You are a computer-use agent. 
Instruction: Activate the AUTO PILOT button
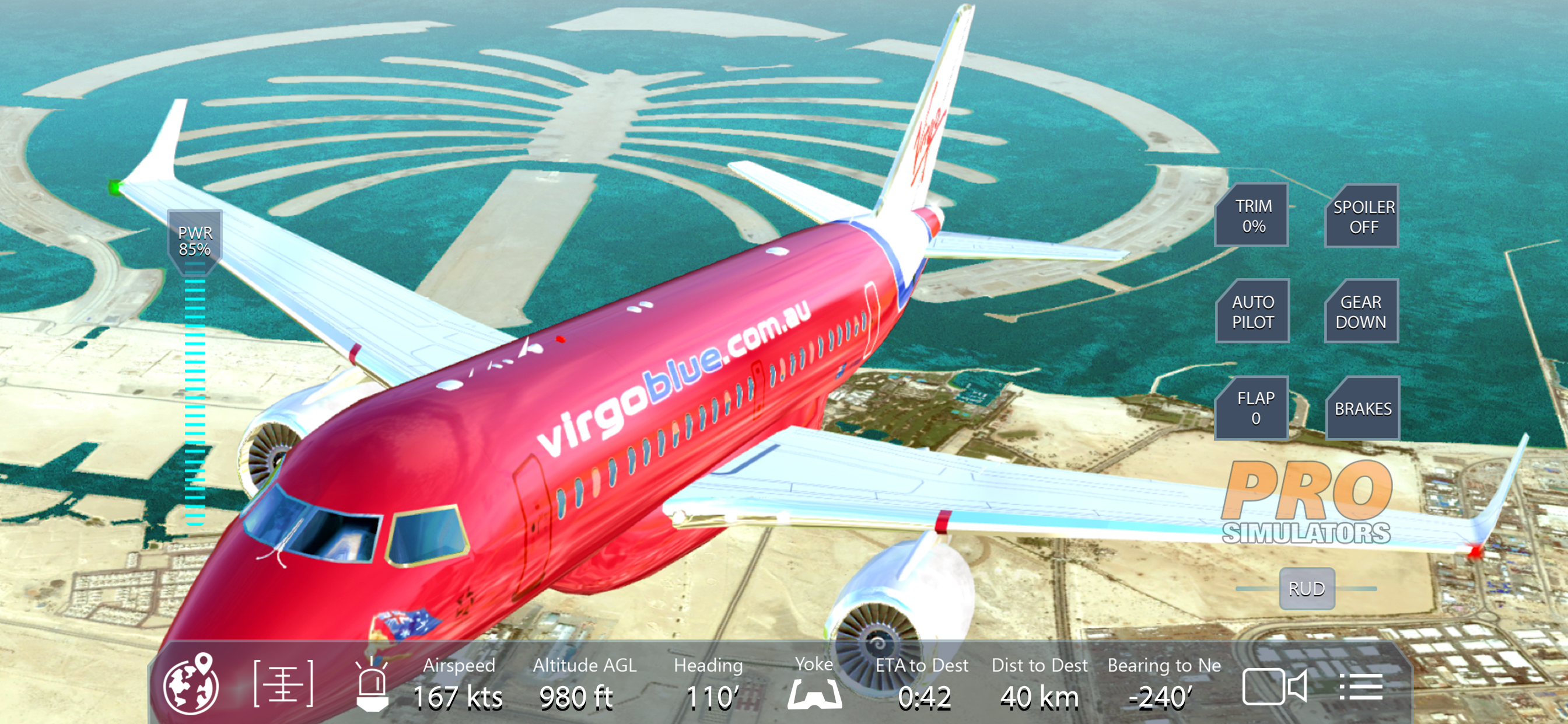point(1252,311)
